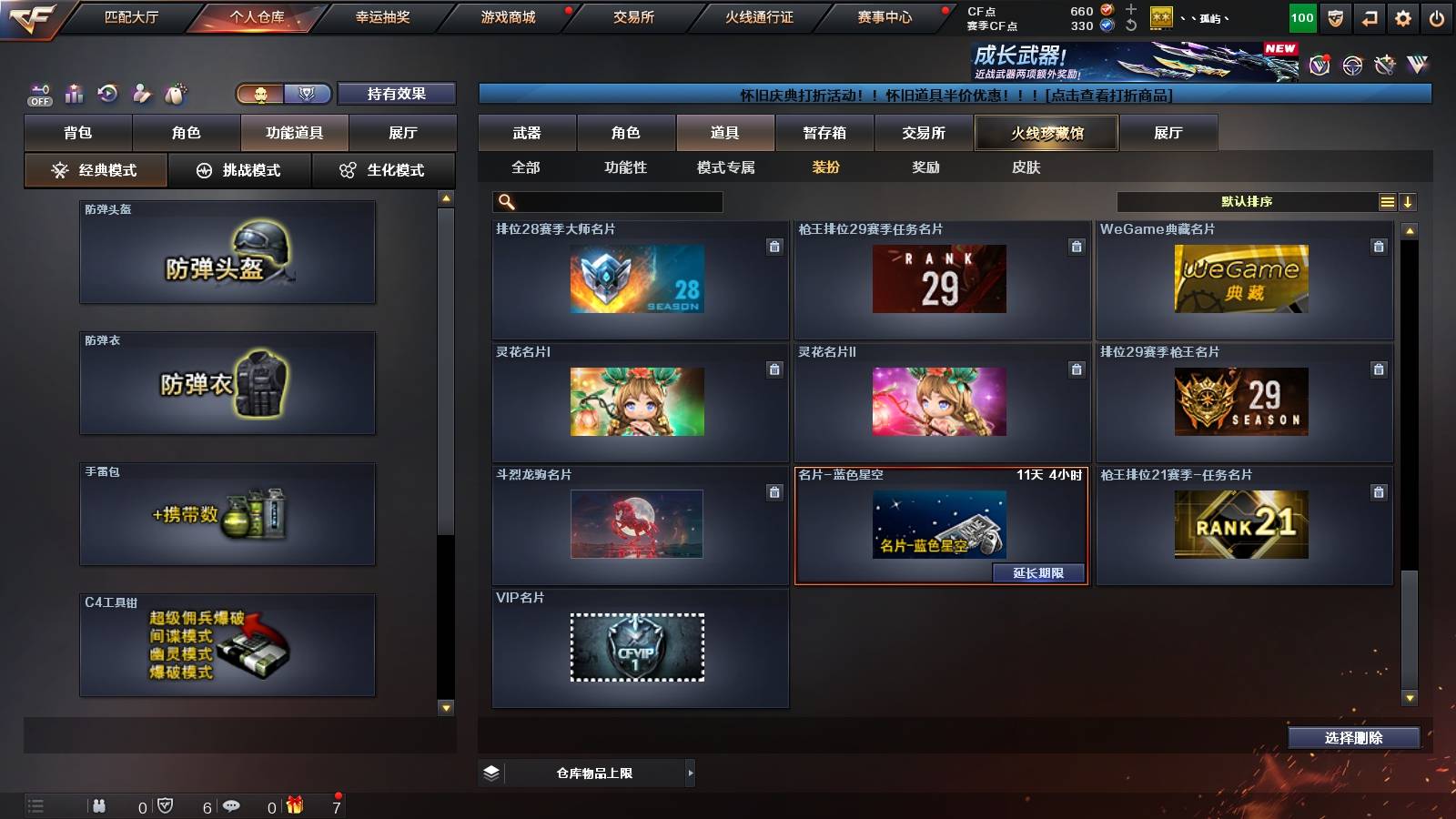This screenshot has width=1456, height=819.
Task: Click the 延长期限 button on 名片-蓝色星空
Action: tap(1039, 573)
